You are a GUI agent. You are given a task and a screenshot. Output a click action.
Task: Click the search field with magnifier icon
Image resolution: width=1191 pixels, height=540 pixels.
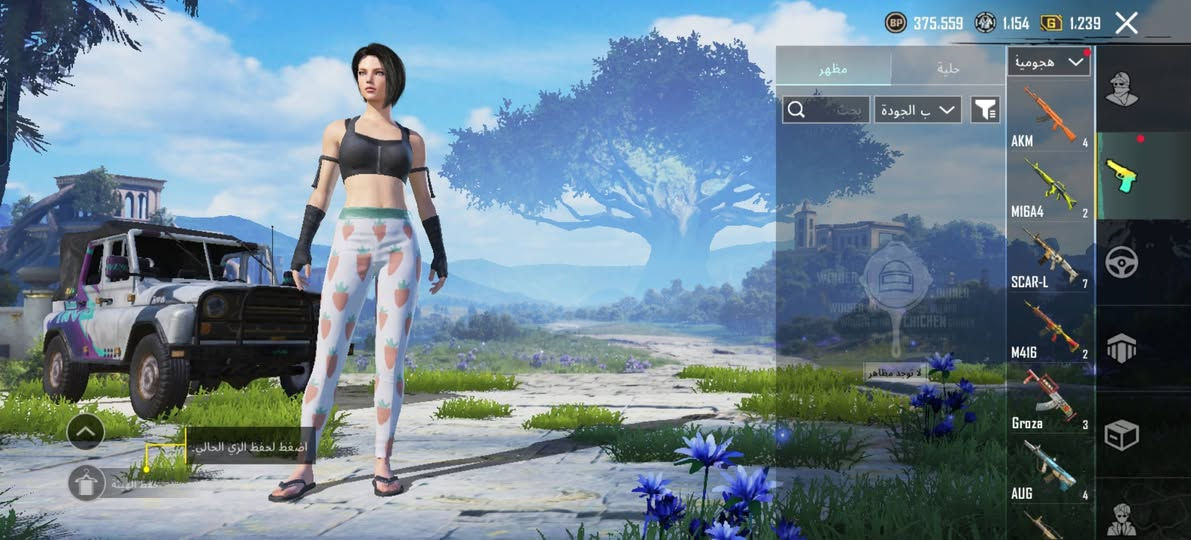pos(826,109)
